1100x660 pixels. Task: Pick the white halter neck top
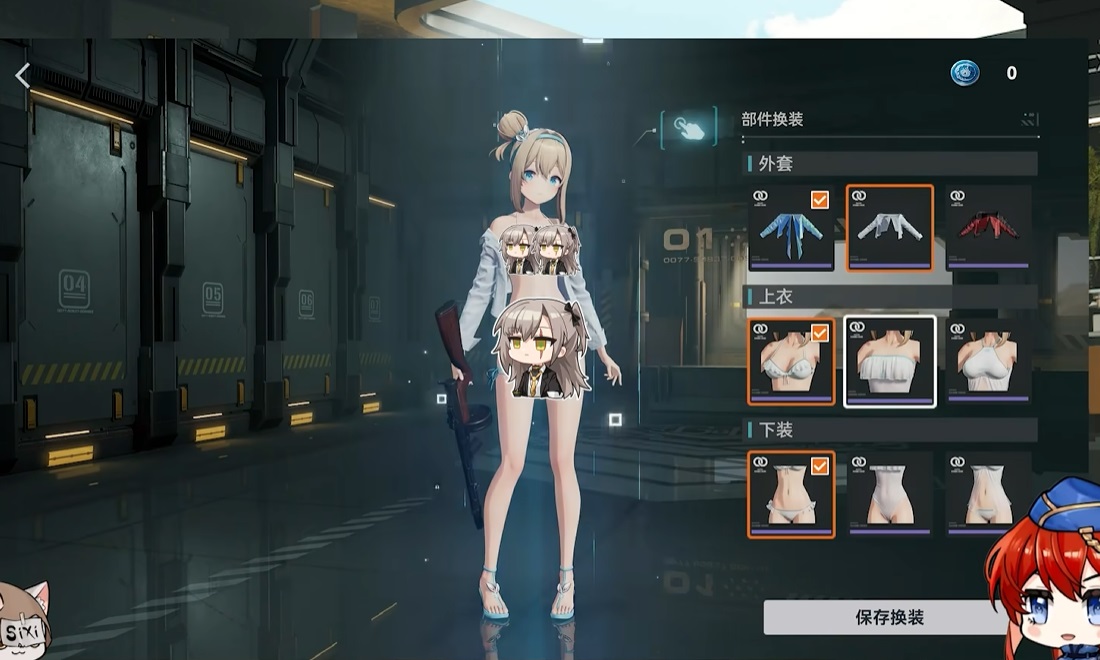(x=988, y=361)
